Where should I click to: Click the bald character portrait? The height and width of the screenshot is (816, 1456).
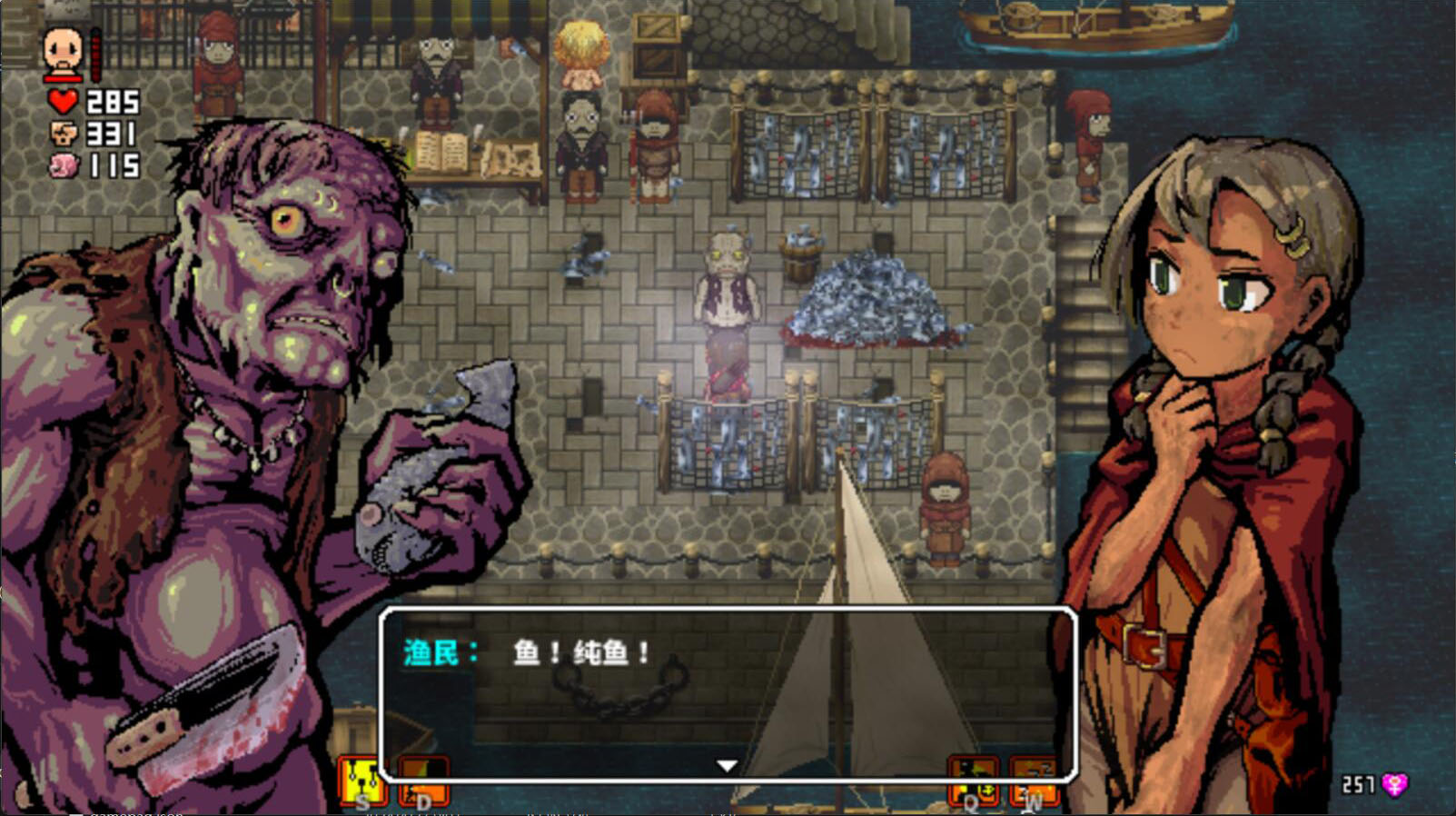point(64,52)
